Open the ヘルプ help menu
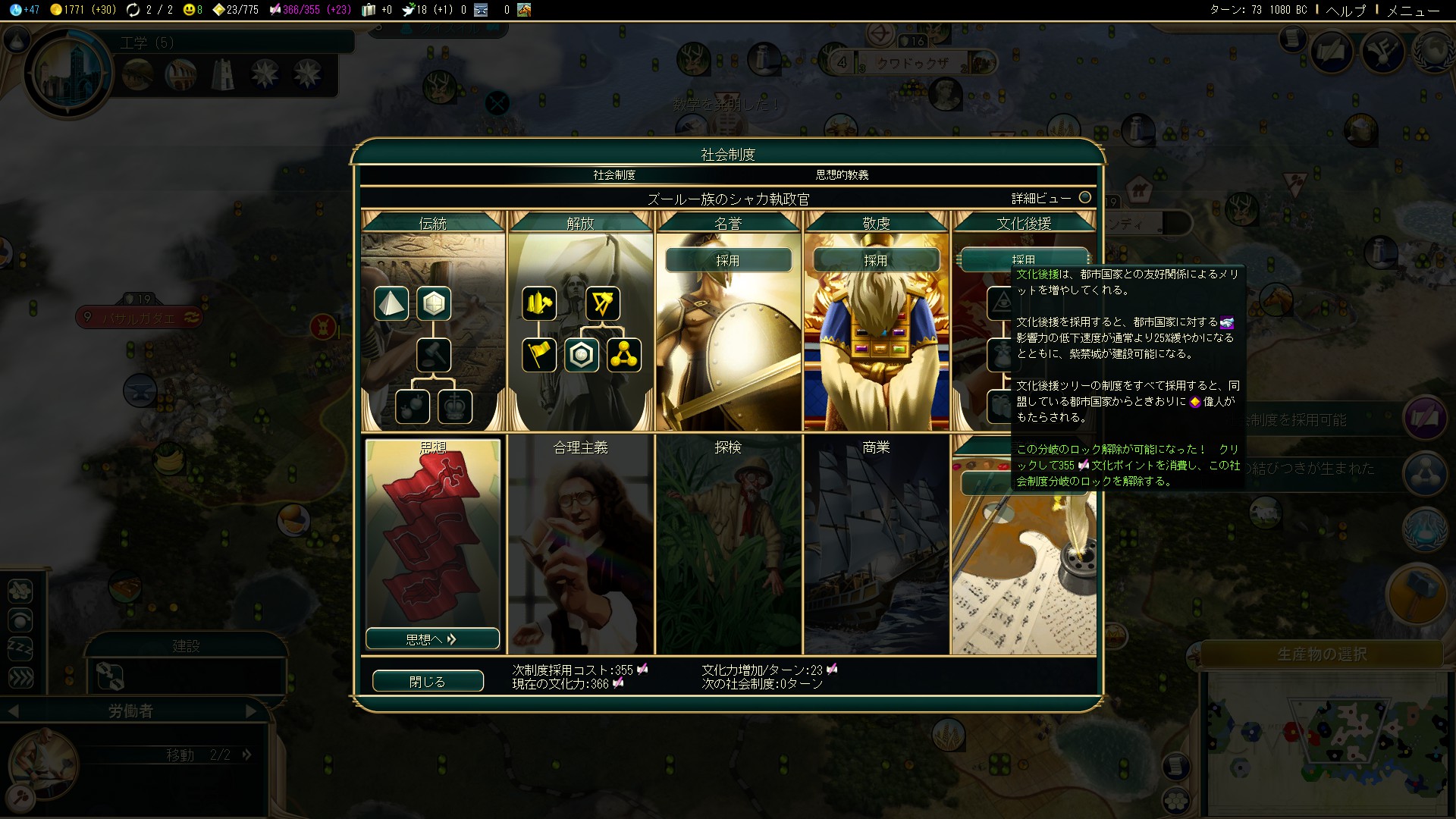Screen dimensions: 1456x819 click(1345, 10)
